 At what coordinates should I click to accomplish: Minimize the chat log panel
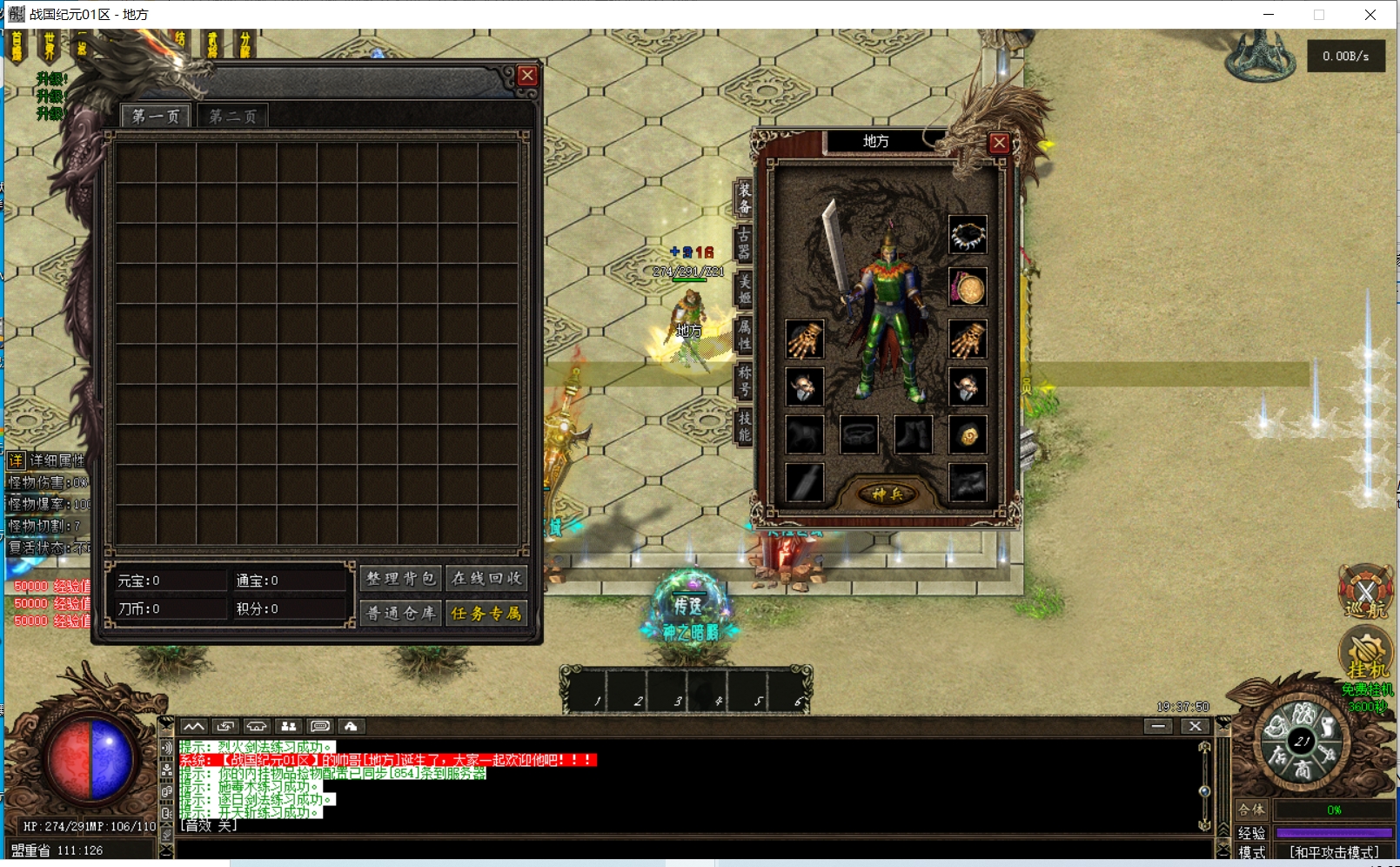(x=1158, y=726)
